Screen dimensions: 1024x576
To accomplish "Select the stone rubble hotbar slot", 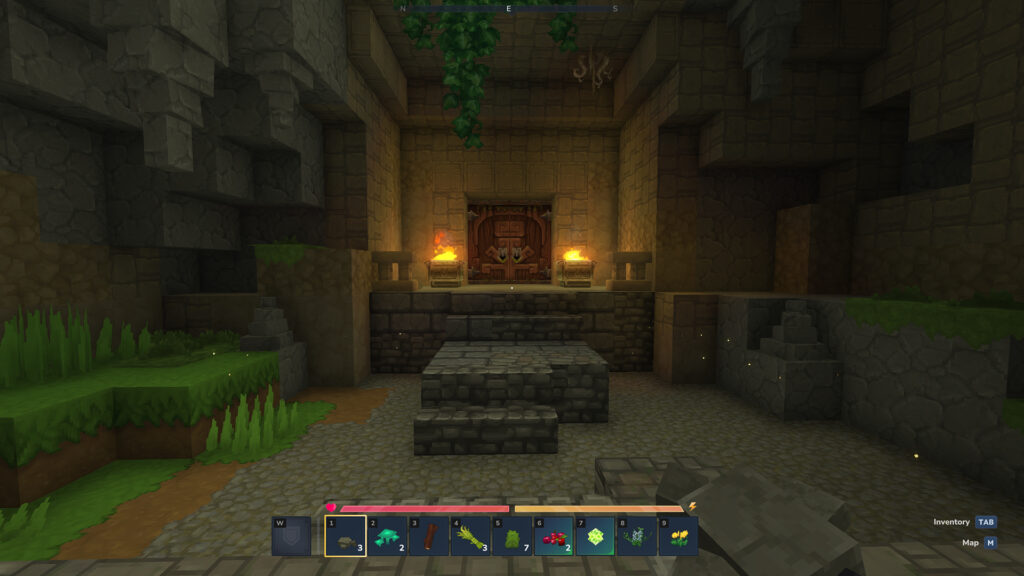I will pos(345,536).
